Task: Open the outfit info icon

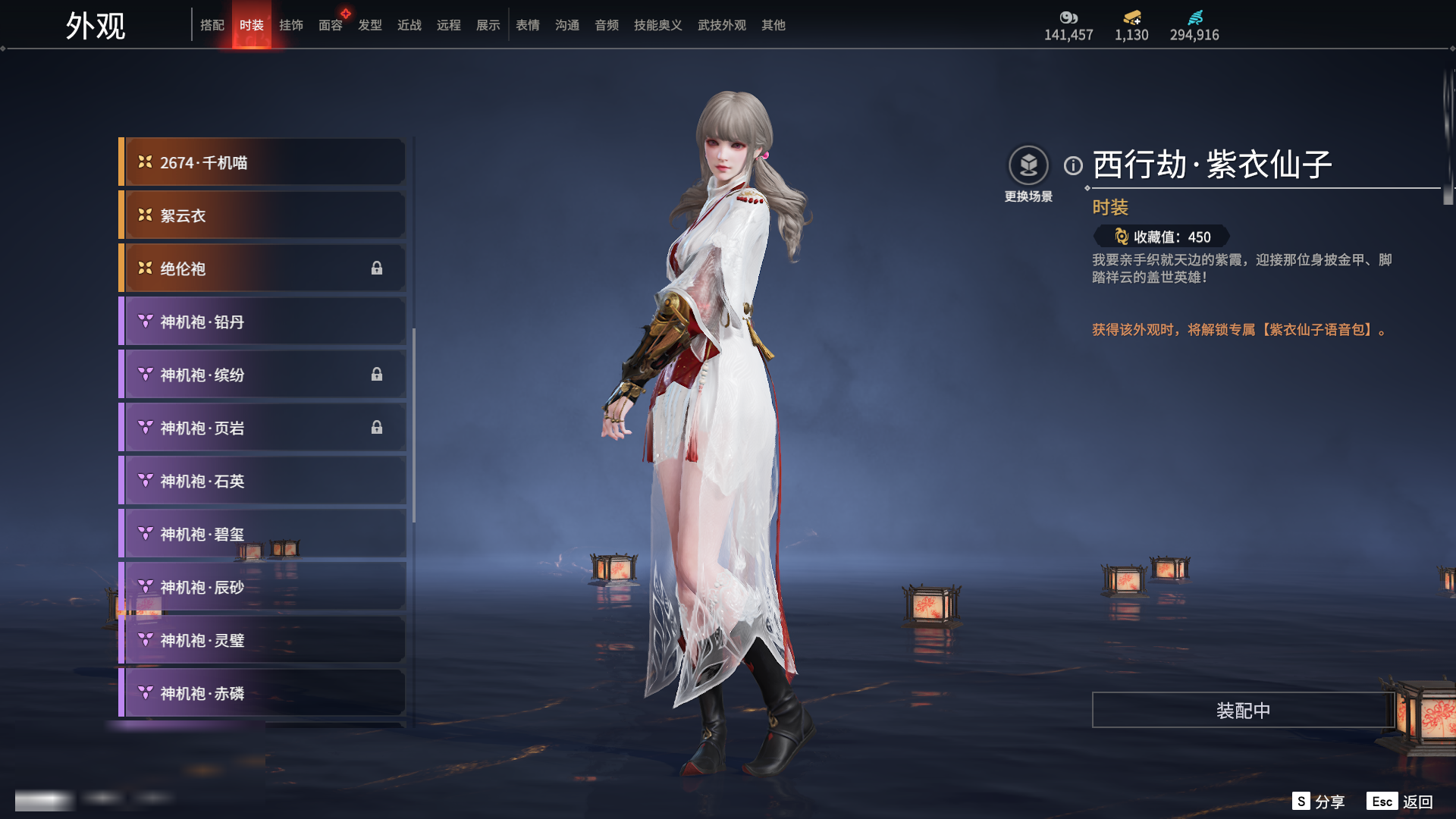Action: (x=1073, y=165)
